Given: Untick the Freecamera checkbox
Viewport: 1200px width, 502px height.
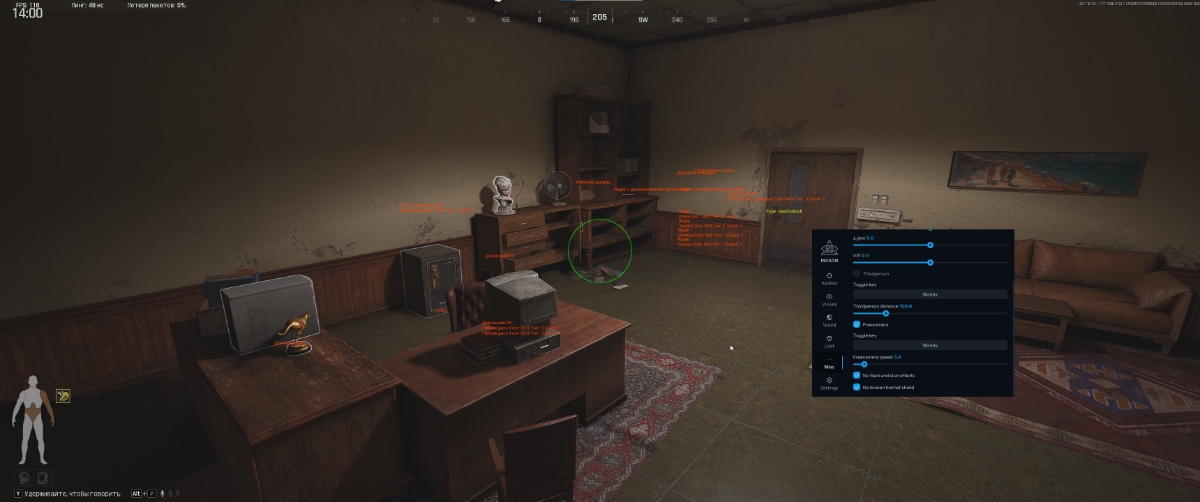Looking at the screenshot, I should (x=857, y=324).
